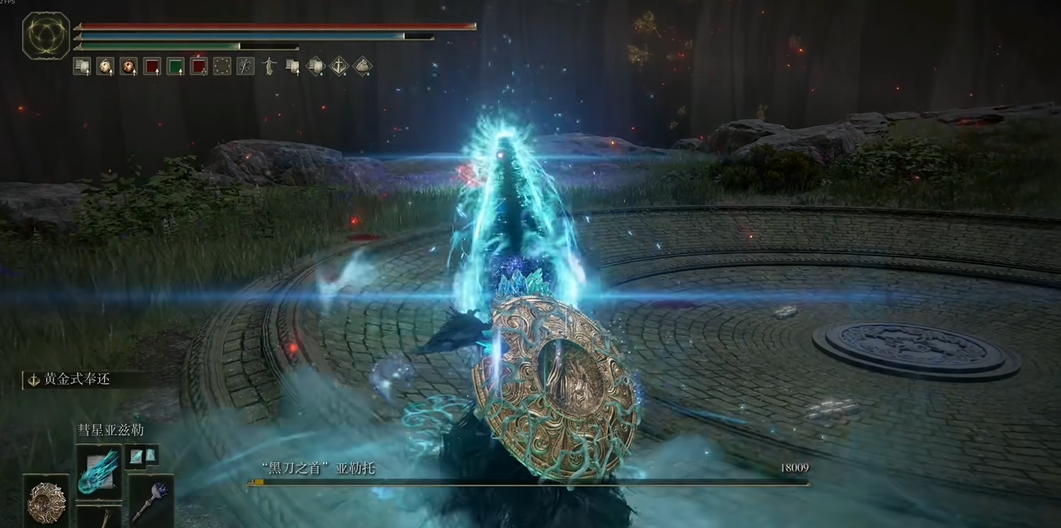Select the Comet Azur spell slot
This screenshot has height=528, width=1061.
tap(98, 468)
